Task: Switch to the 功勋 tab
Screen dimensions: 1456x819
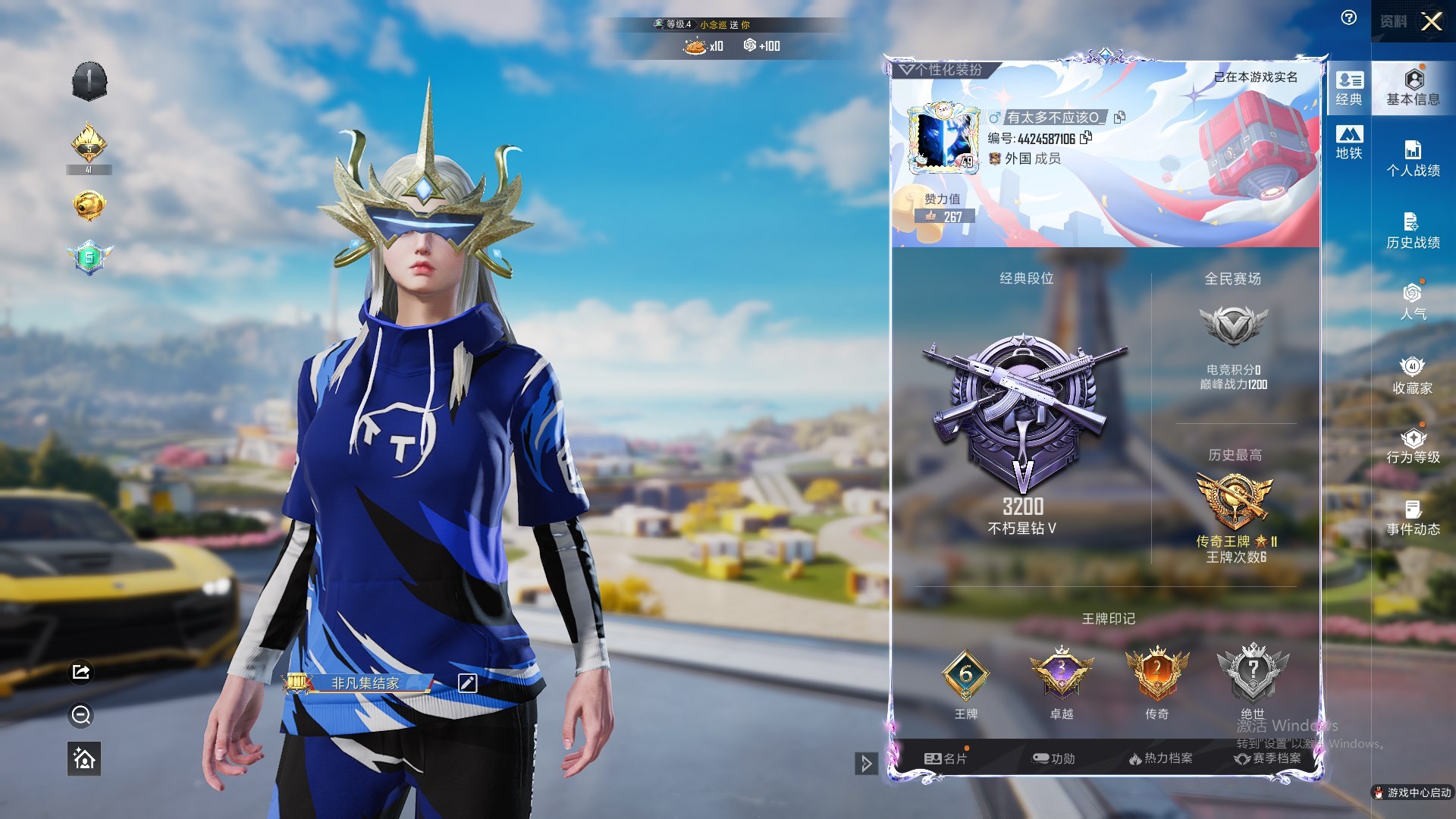Action: pos(1053,758)
